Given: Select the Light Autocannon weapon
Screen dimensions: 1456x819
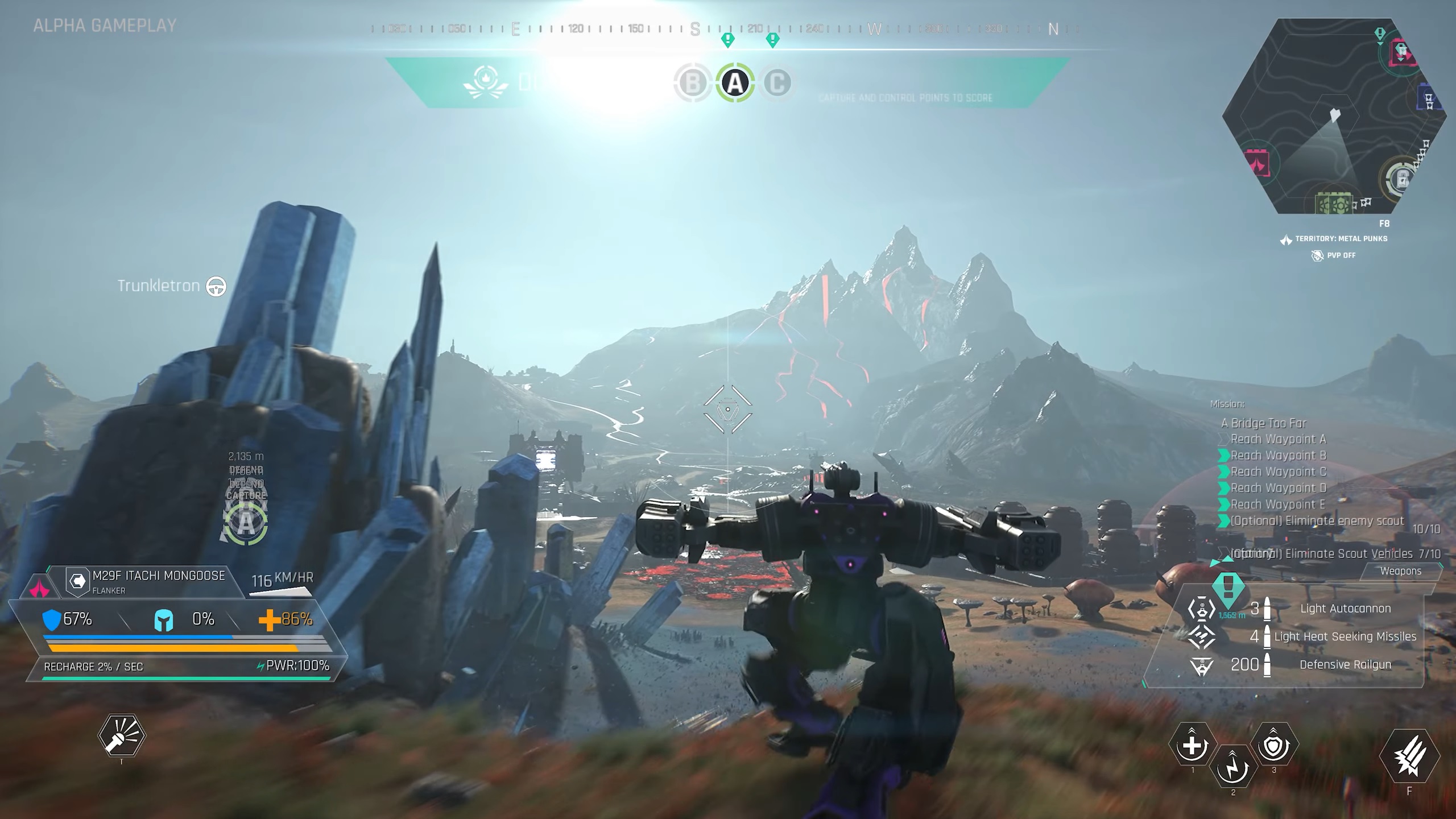Looking at the screenshot, I should point(1345,609).
